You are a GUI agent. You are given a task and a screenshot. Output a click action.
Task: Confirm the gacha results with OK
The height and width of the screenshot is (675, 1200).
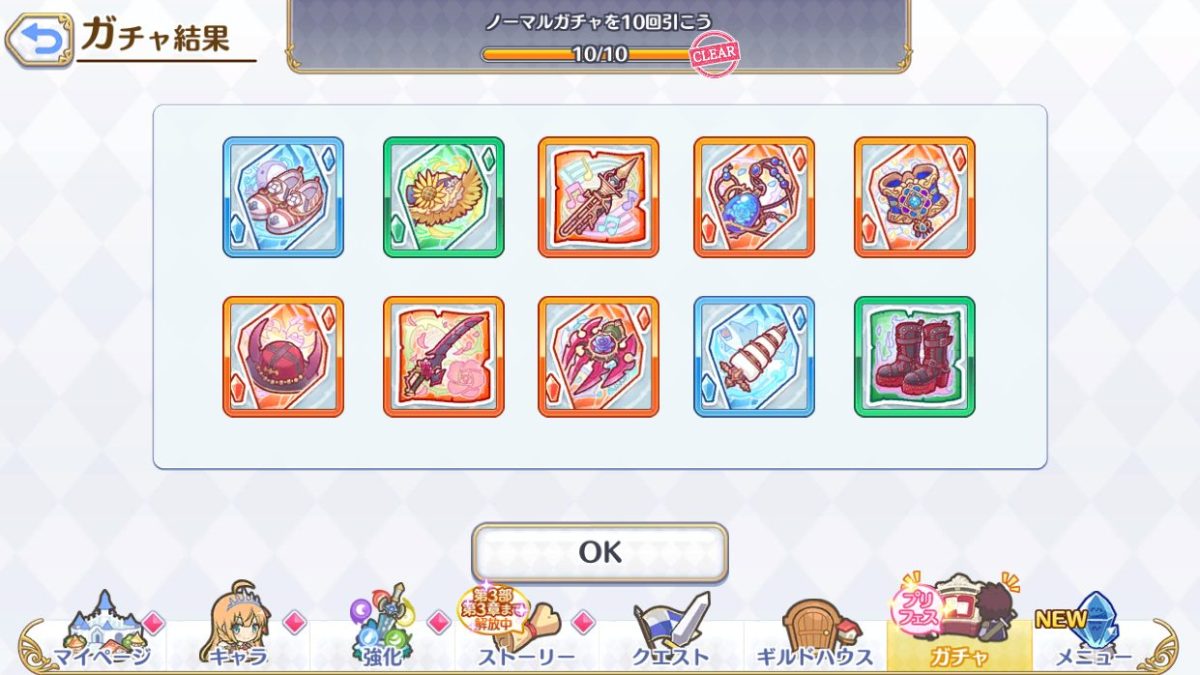(600, 552)
